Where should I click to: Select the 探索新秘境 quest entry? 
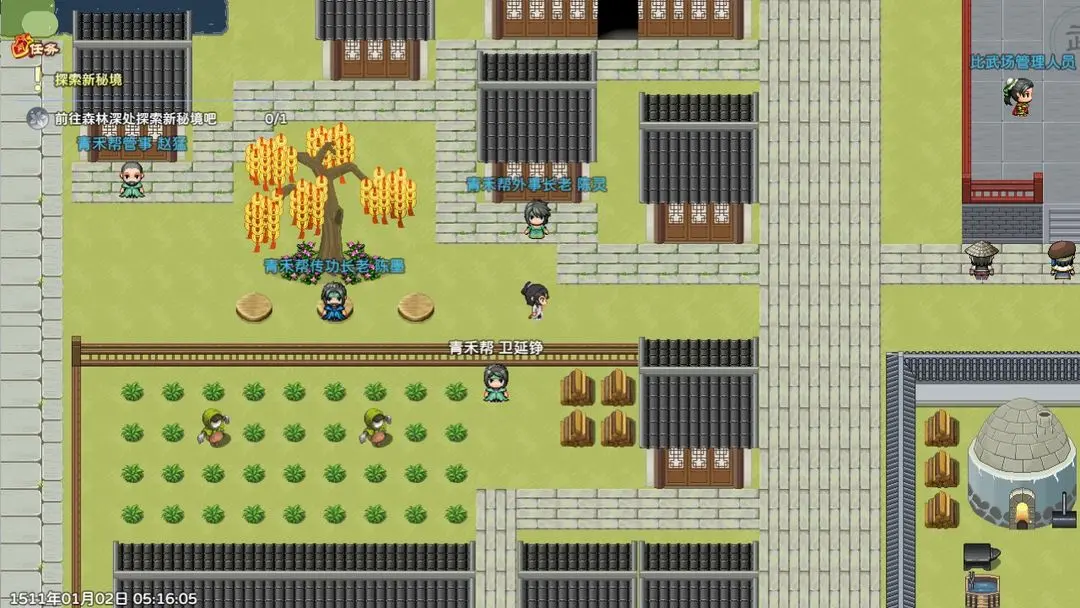88,80
